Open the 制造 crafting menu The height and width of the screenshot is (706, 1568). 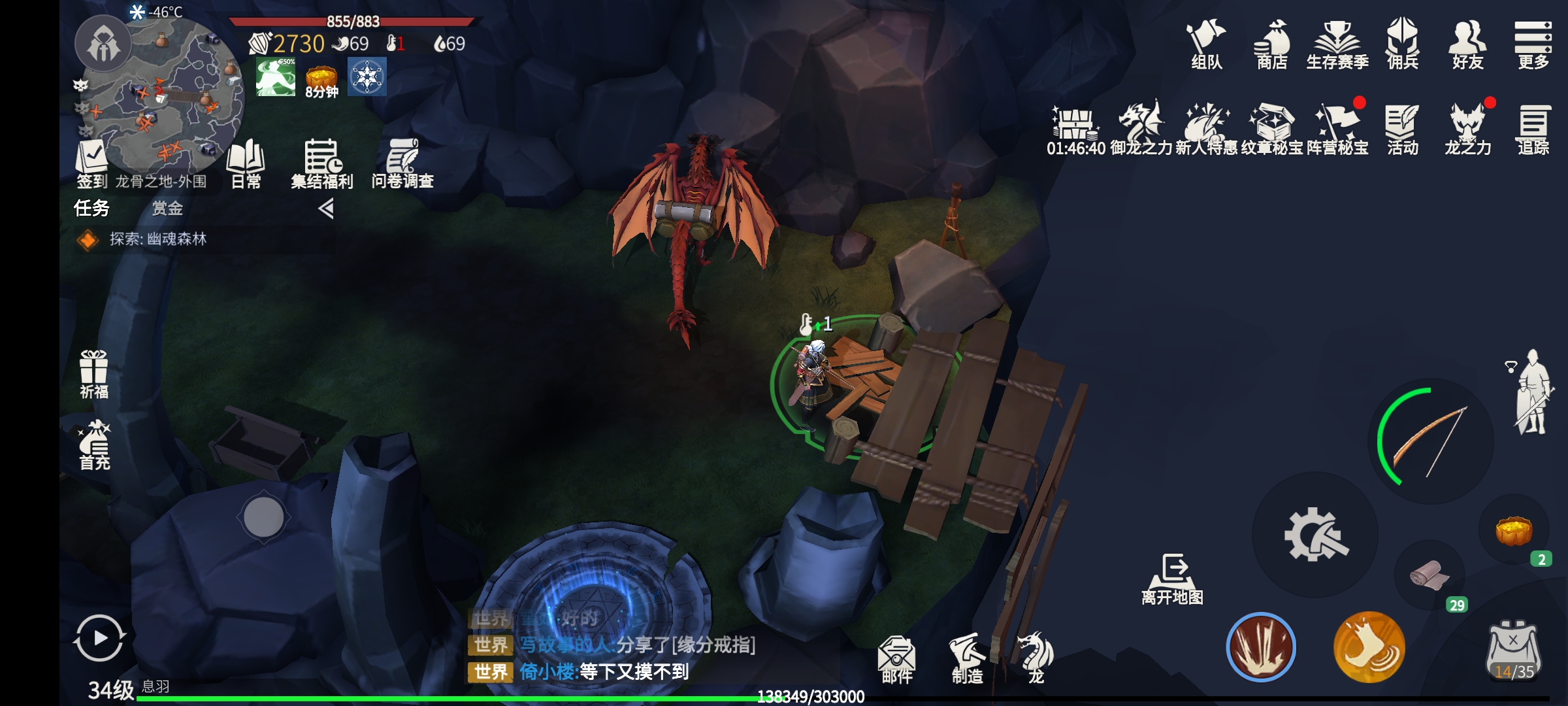pos(967,658)
